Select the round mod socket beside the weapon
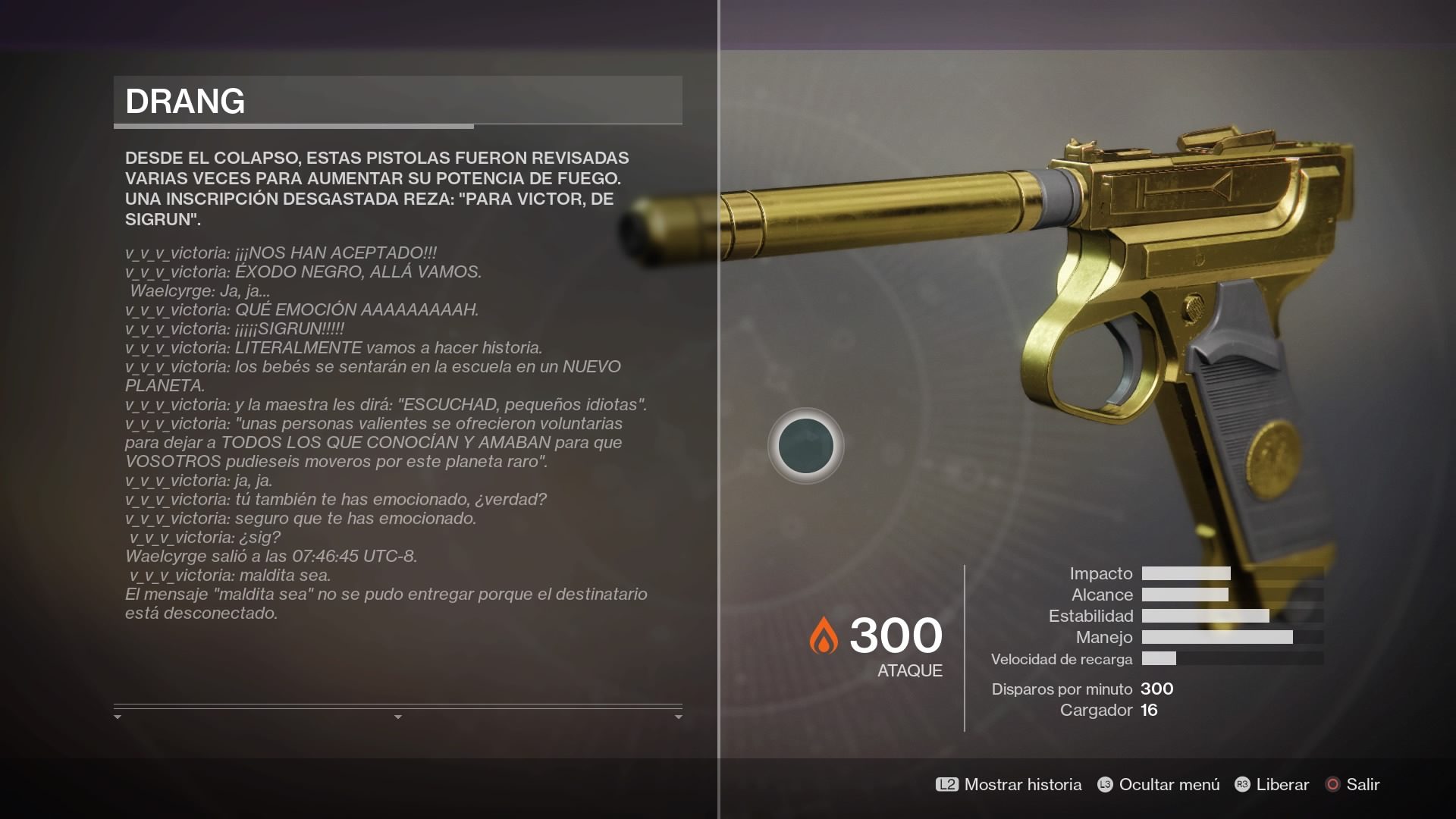1456x819 pixels. (806, 446)
